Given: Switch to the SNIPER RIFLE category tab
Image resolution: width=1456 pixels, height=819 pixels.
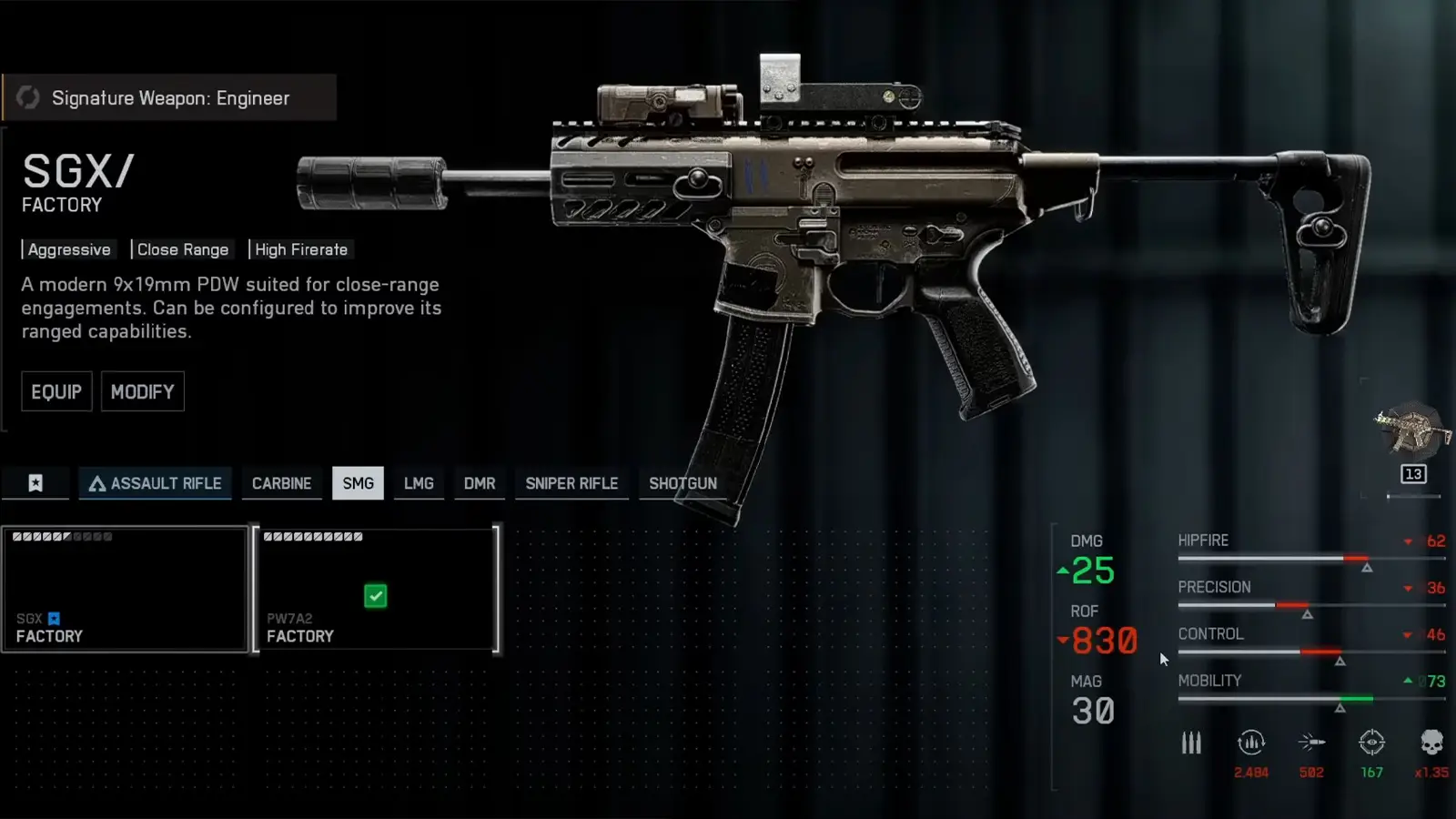Looking at the screenshot, I should click(x=571, y=483).
